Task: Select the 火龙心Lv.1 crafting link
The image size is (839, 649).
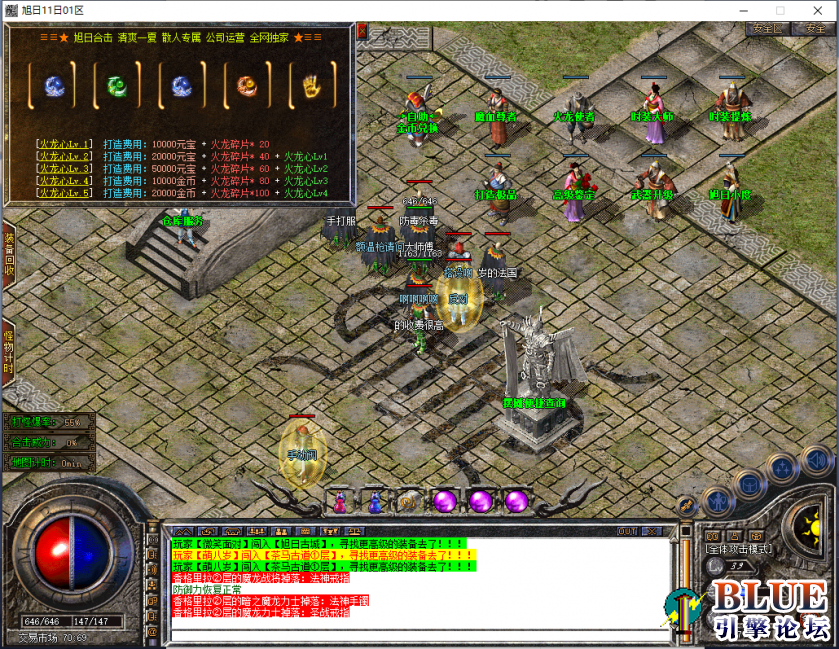Action: [x=64, y=144]
